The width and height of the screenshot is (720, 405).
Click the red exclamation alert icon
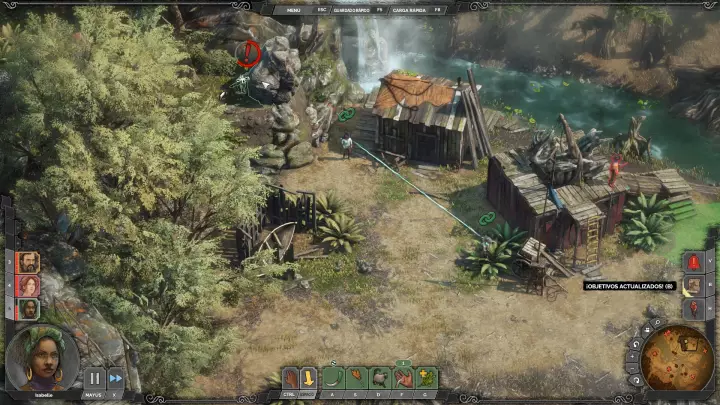692,262
